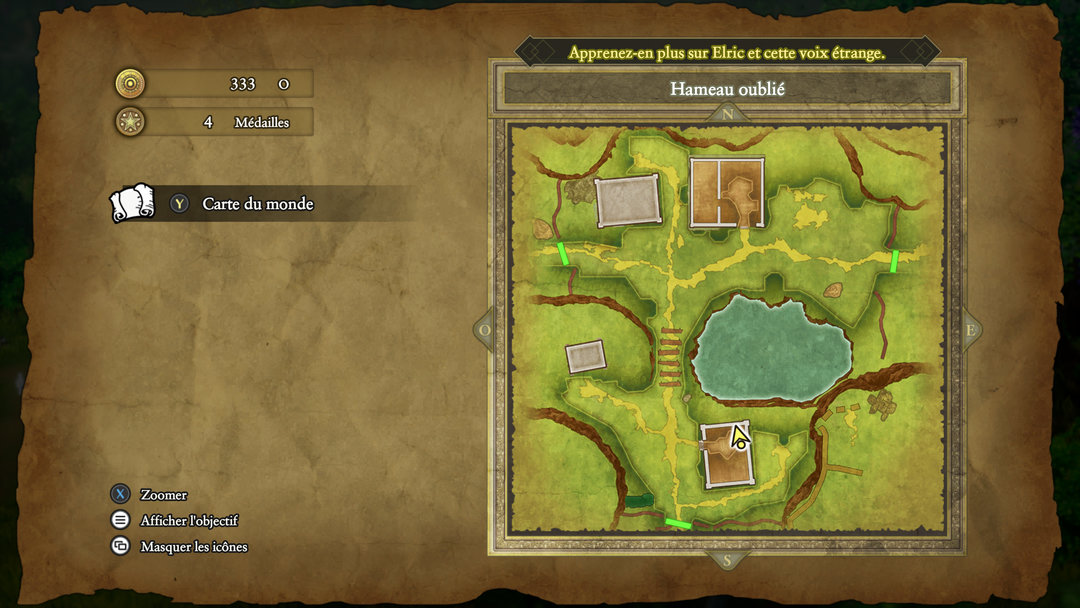Viewport: 1080px width, 608px height.
Task: Click the yellow player arrow on the map
Action: pos(739,436)
